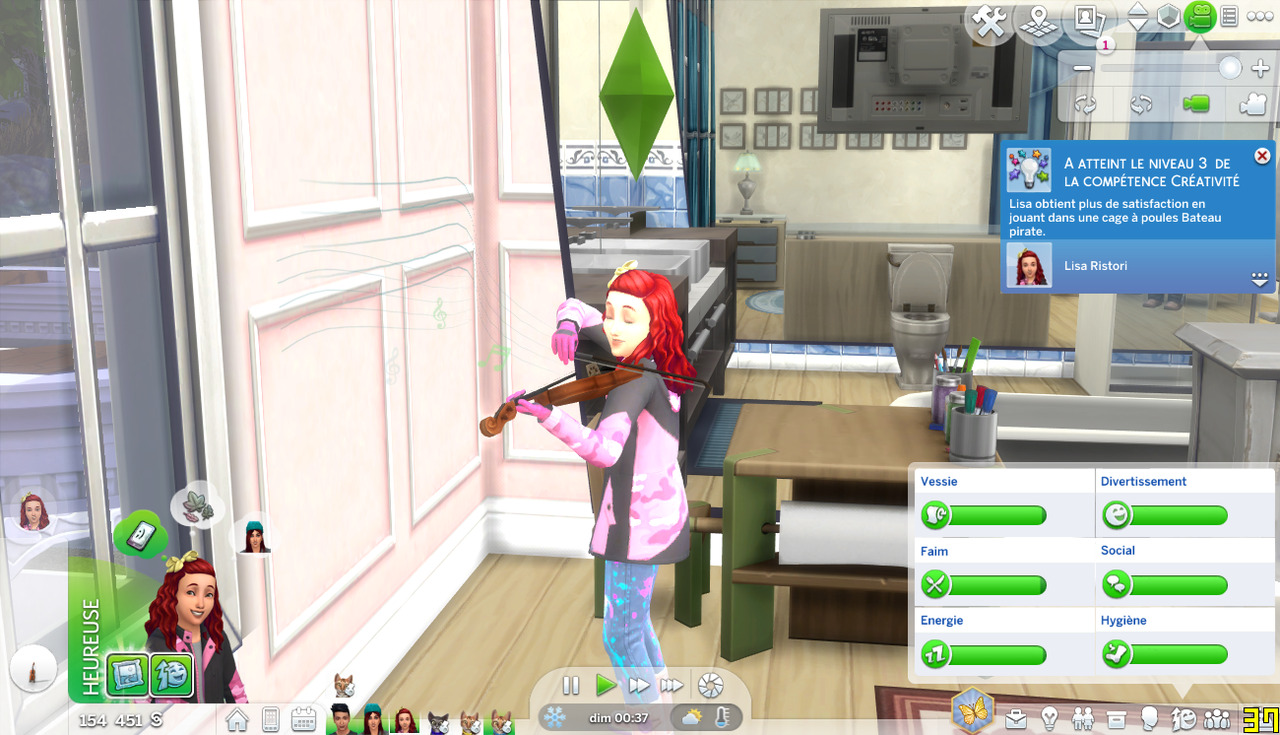Open the phone icon
This screenshot has height=735, width=1280.
pos(270,719)
